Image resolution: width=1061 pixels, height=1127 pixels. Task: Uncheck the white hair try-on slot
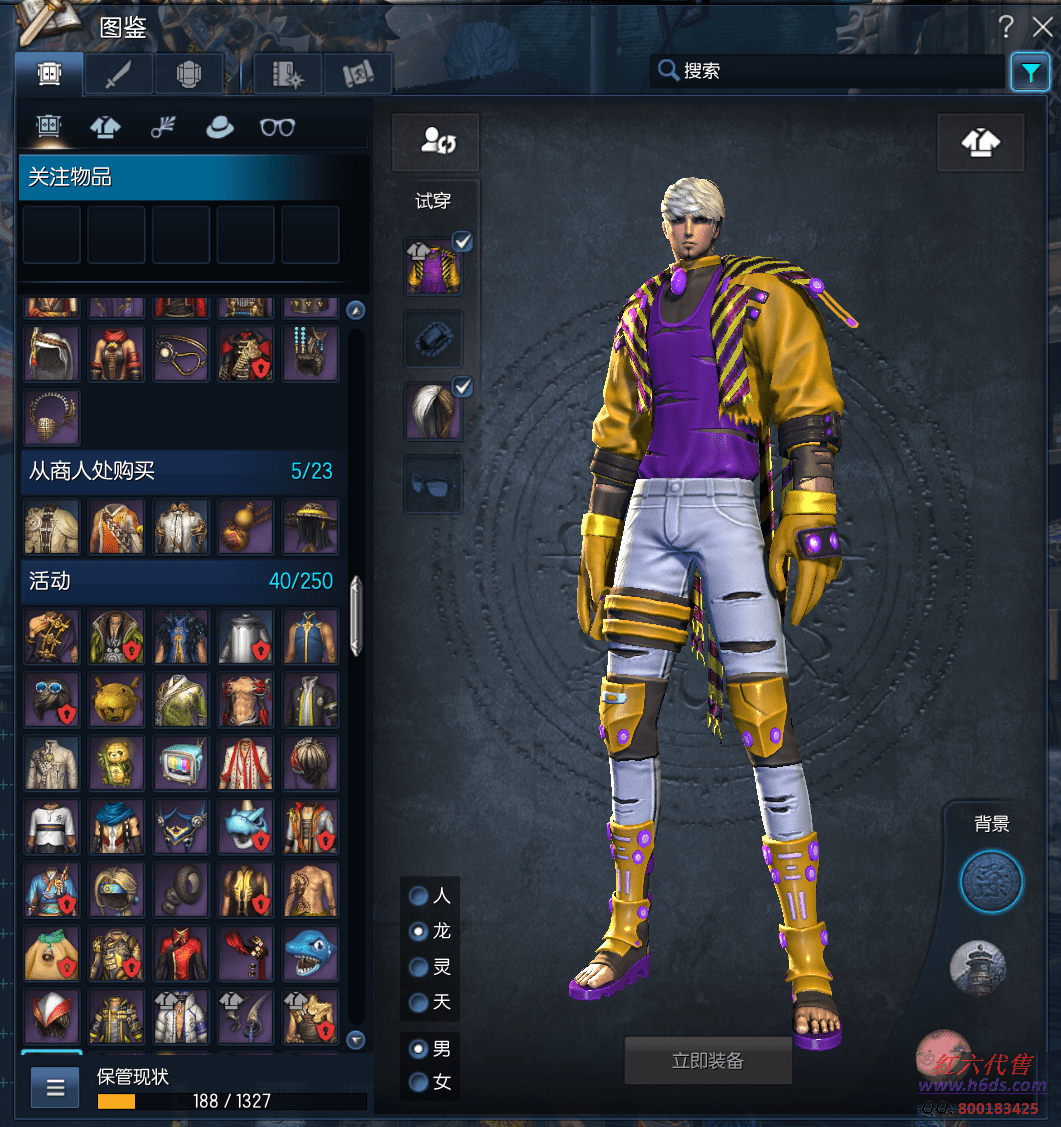tap(463, 386)
